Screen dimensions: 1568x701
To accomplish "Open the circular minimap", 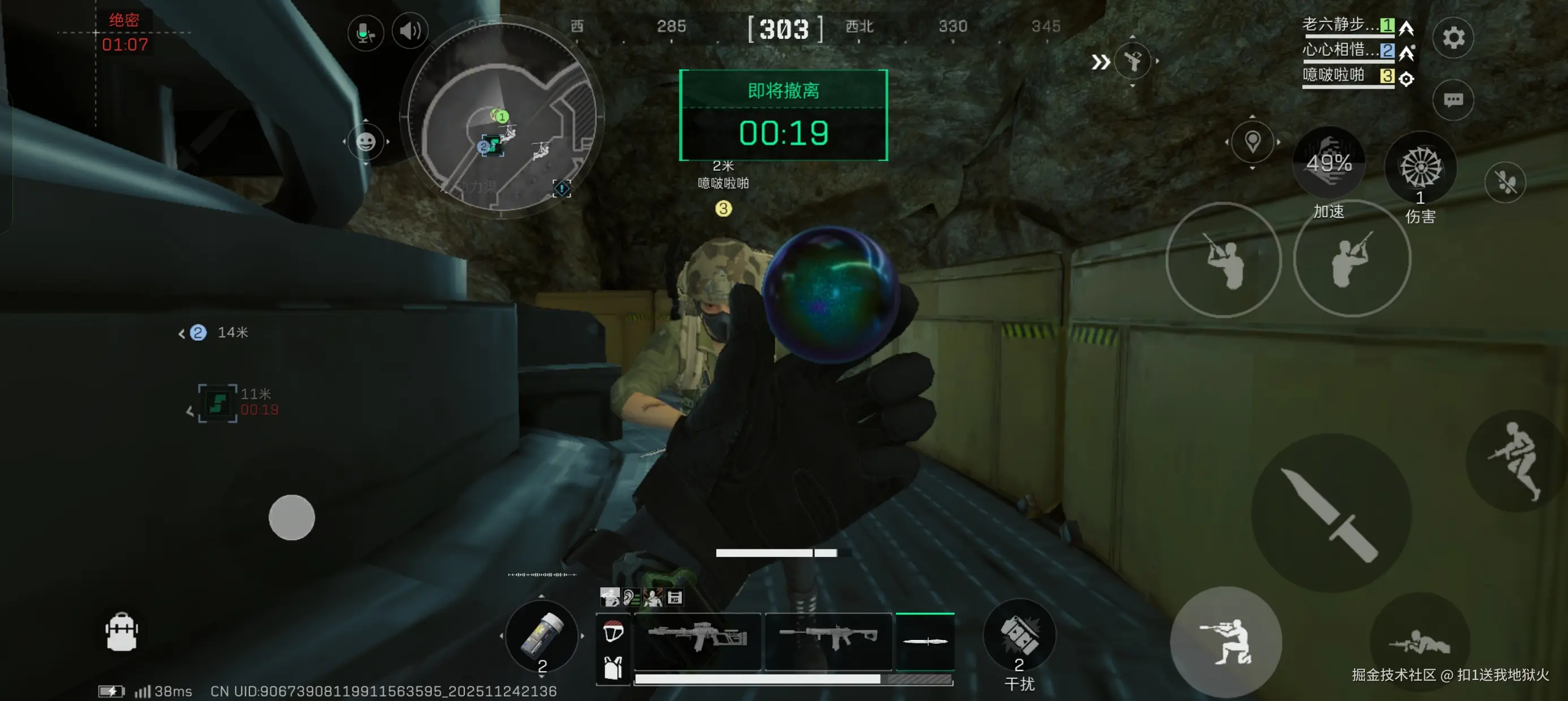I will click(x=501, y=117).
